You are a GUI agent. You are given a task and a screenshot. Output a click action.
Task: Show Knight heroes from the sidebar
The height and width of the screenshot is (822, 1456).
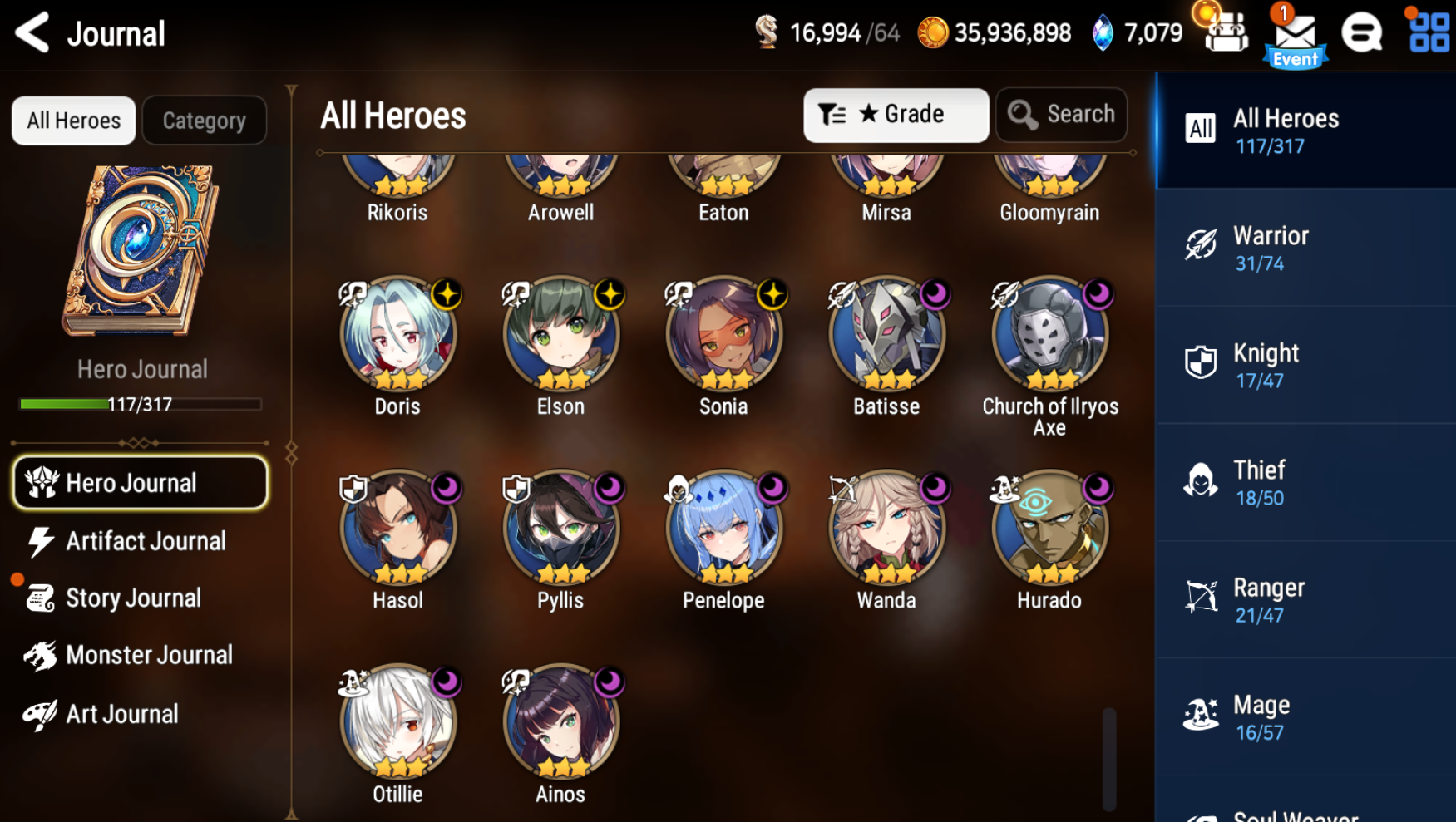tap(1303, 364)
